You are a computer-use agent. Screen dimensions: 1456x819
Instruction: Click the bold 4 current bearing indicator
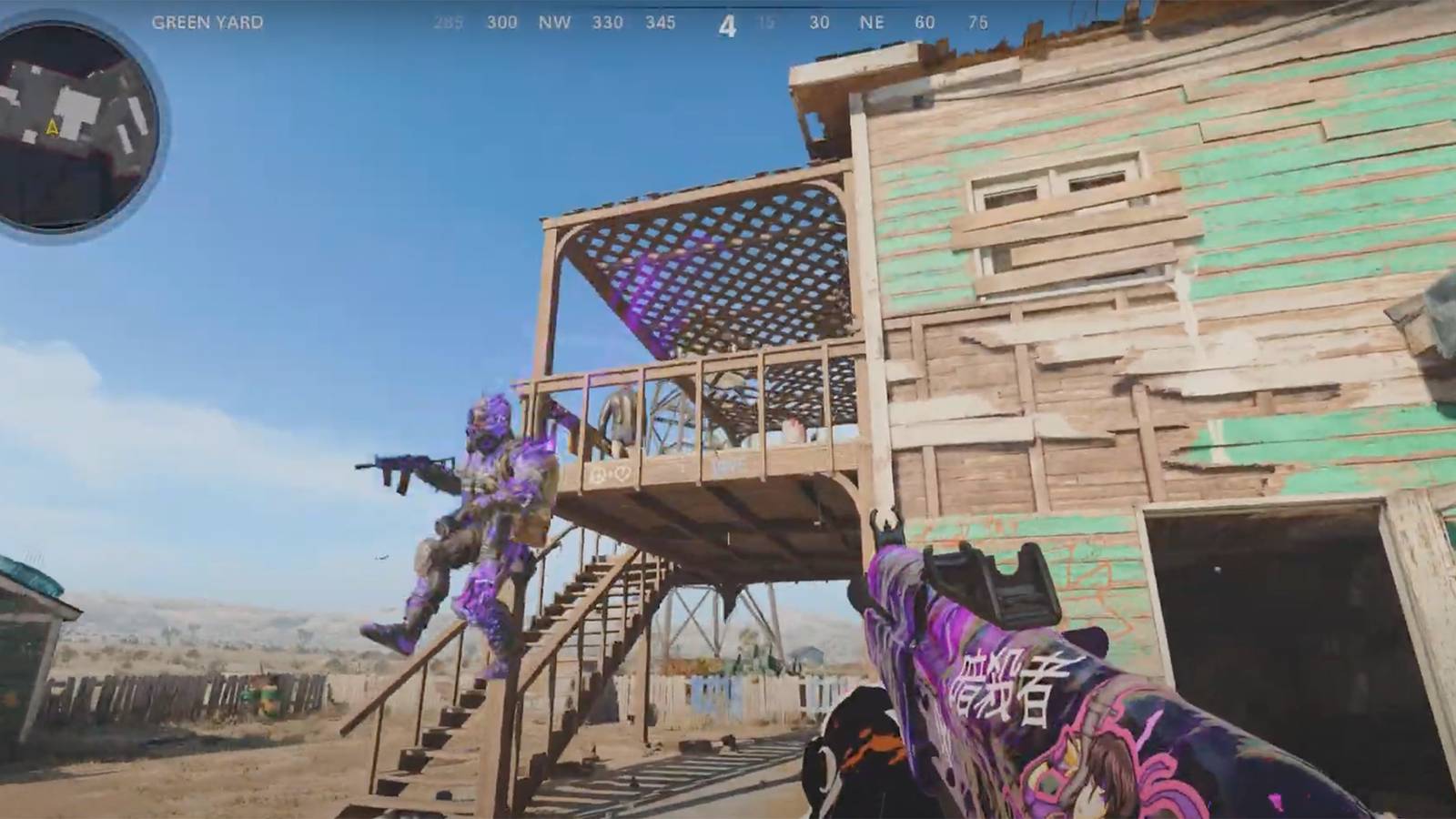(726, 25)
